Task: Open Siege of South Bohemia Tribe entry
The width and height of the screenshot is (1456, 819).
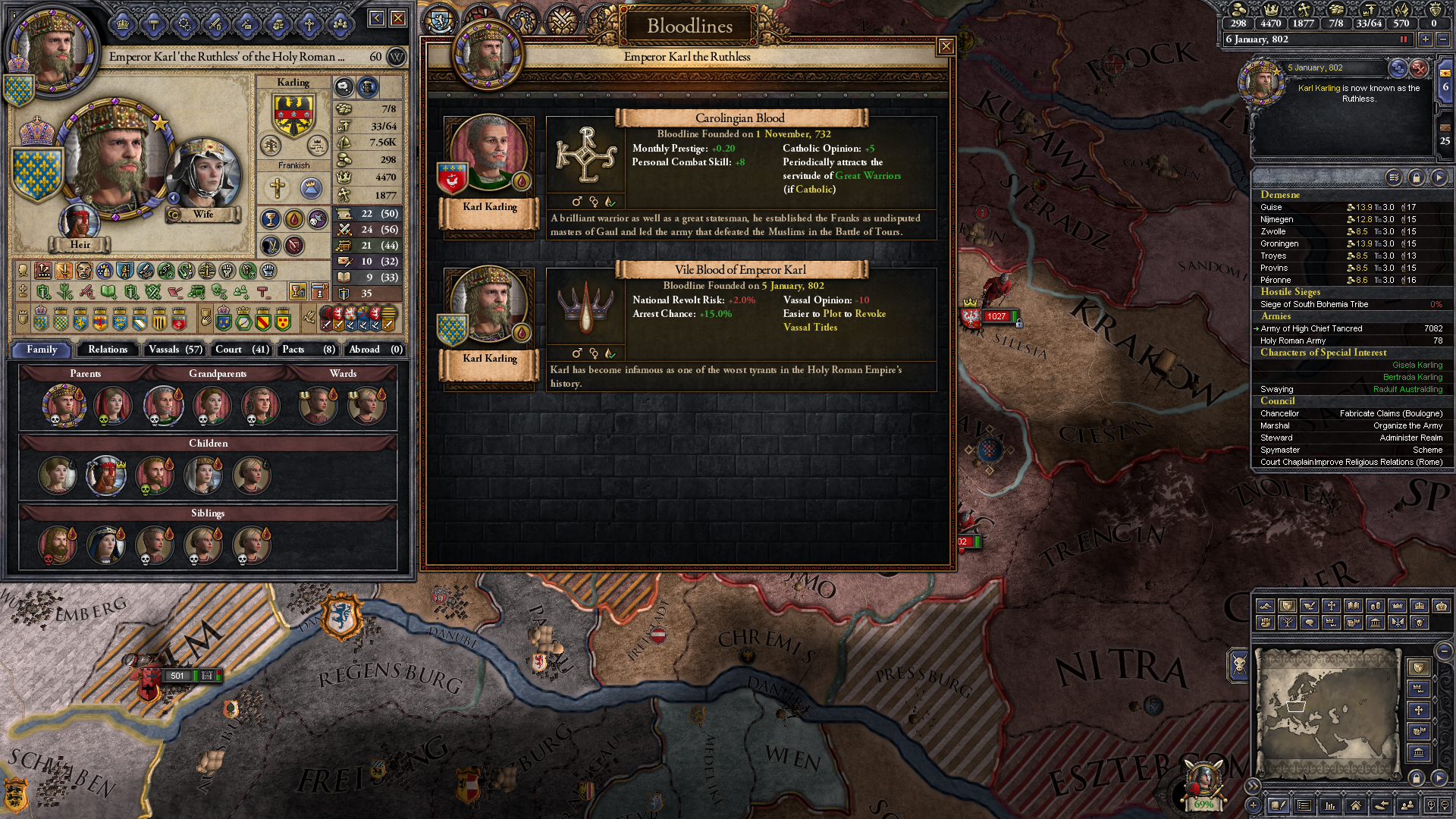Action: [x=1314, y=304]
